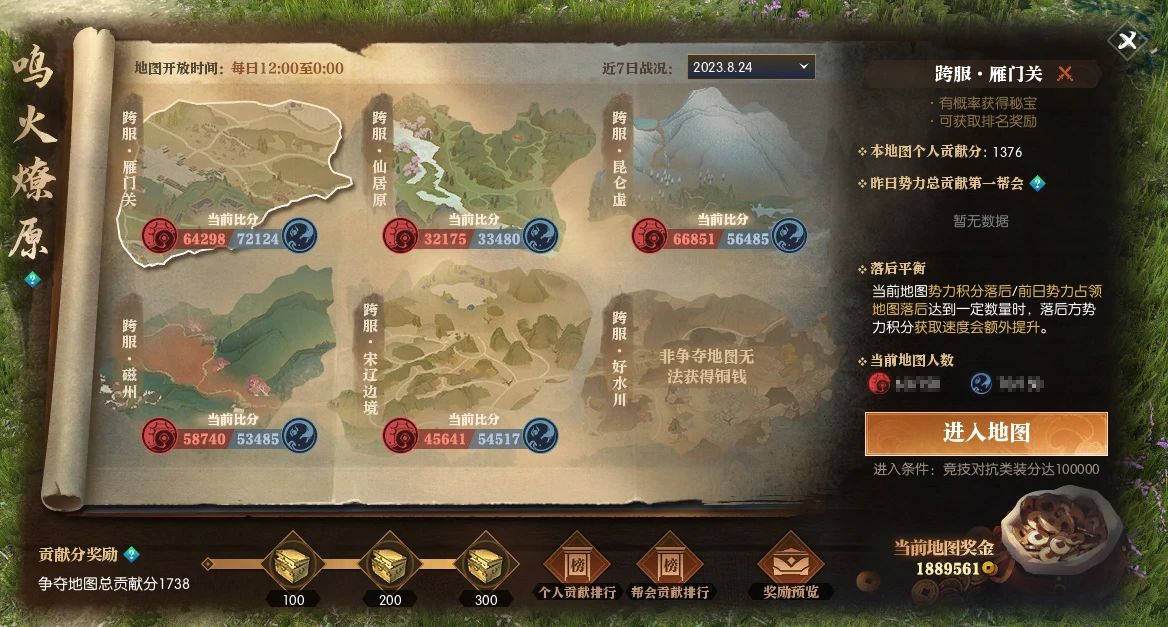The height and width of the screenshot is (627, 1168).
Task: Show help for 昨日势力总贡献第一帮会
Action: 1037,183
